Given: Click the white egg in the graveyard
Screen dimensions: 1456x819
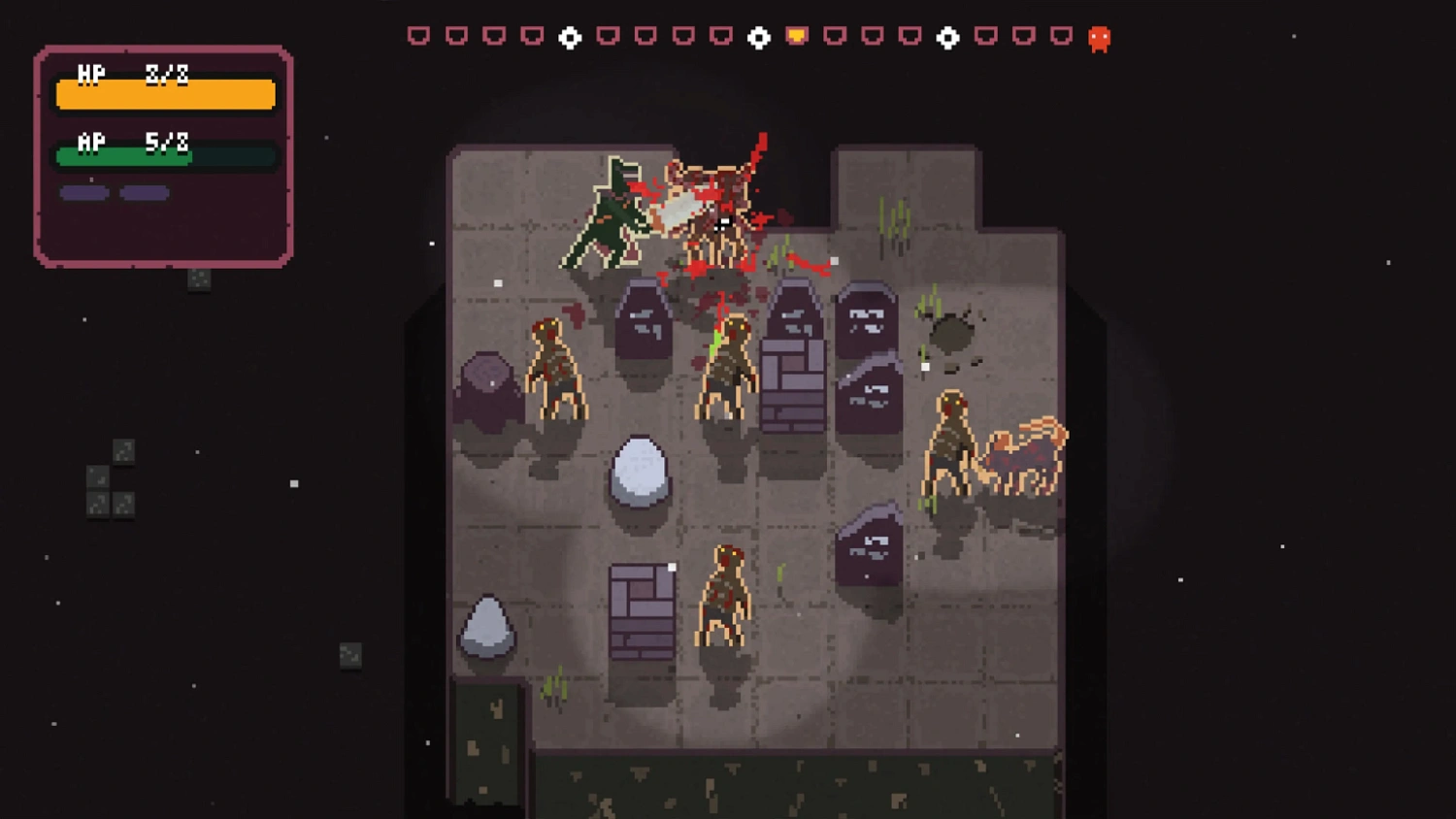Looking at the screenshot, I should [639, 469].
